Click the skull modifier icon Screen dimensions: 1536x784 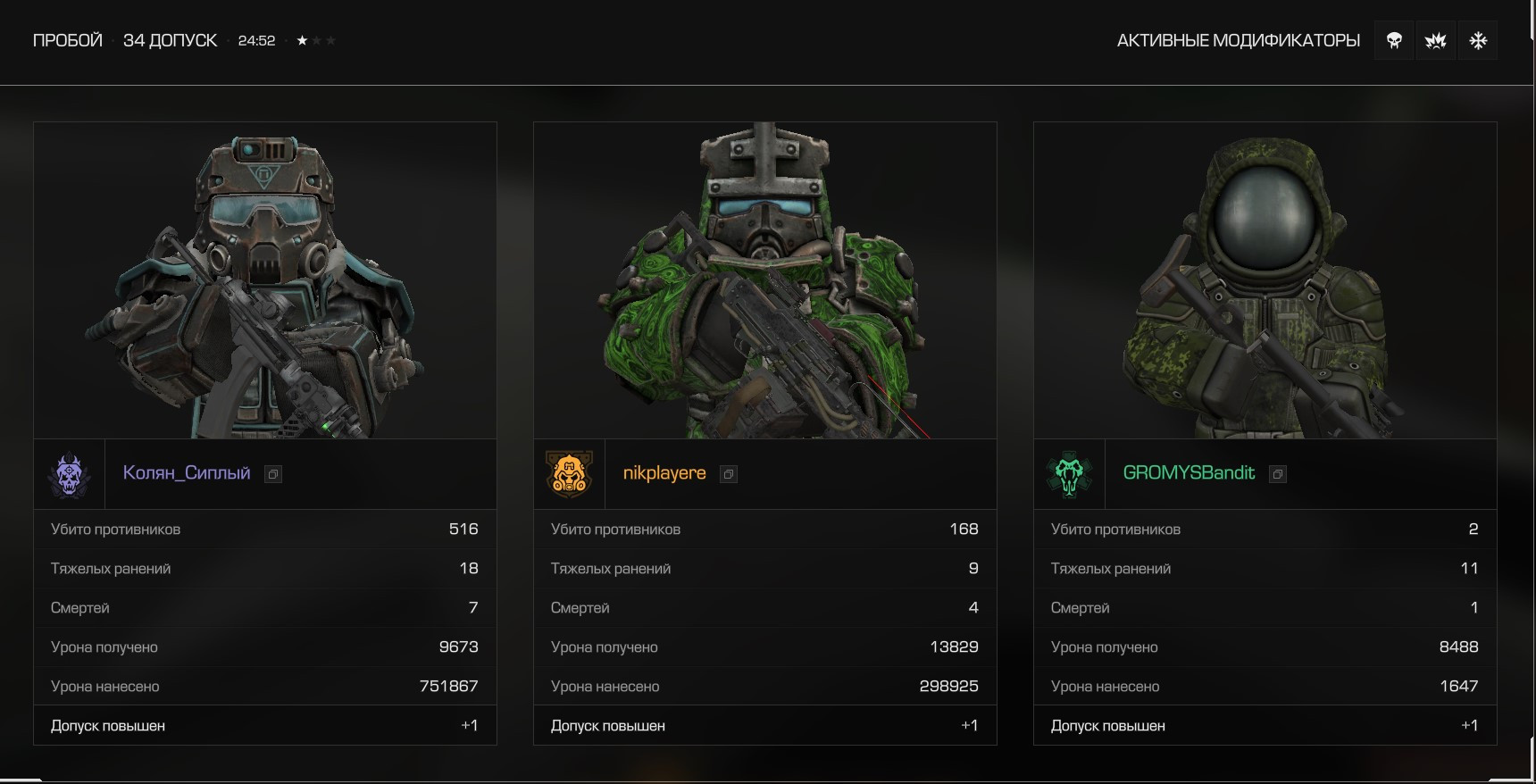pyautogui.click(x=1394, y=40)
